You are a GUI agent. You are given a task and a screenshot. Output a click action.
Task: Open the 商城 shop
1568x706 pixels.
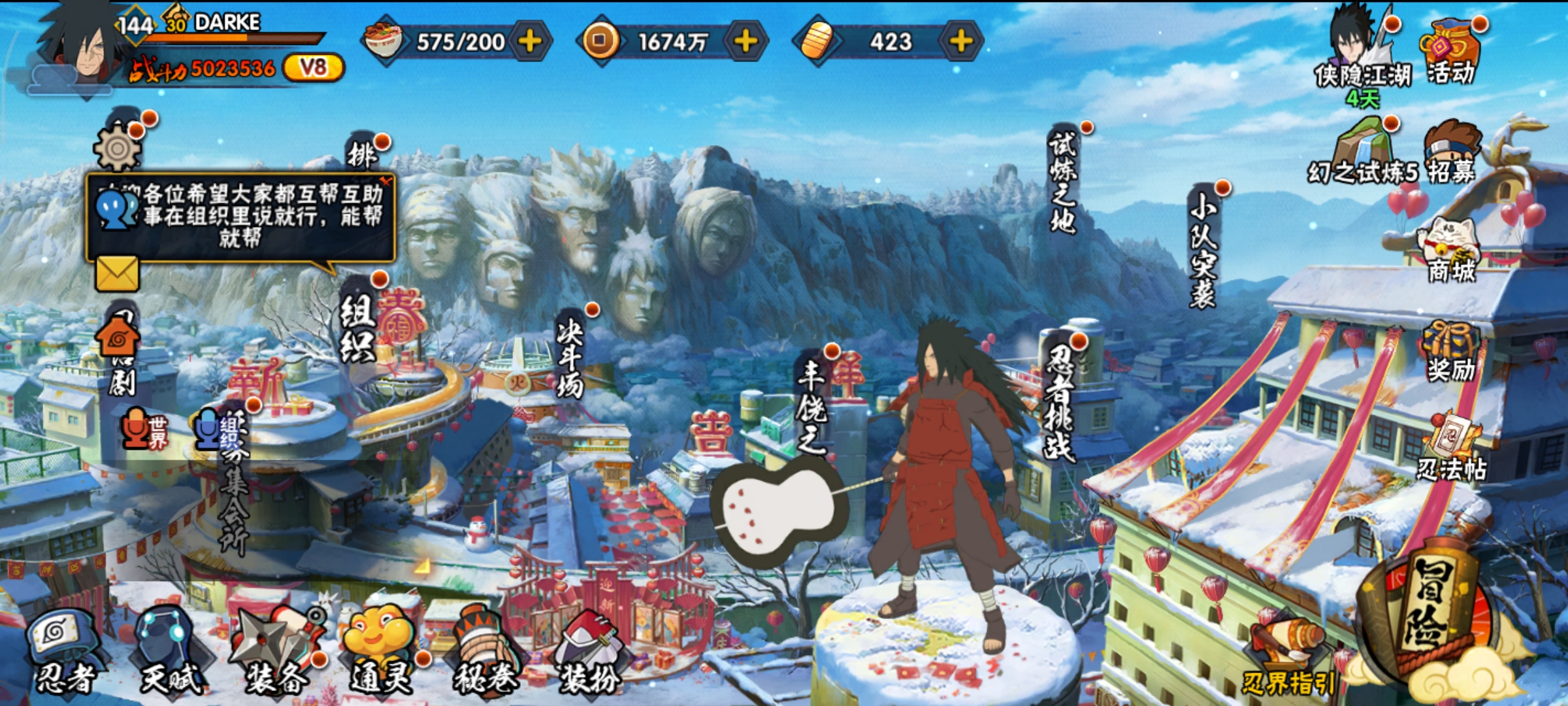click(x=1450, y=252)
